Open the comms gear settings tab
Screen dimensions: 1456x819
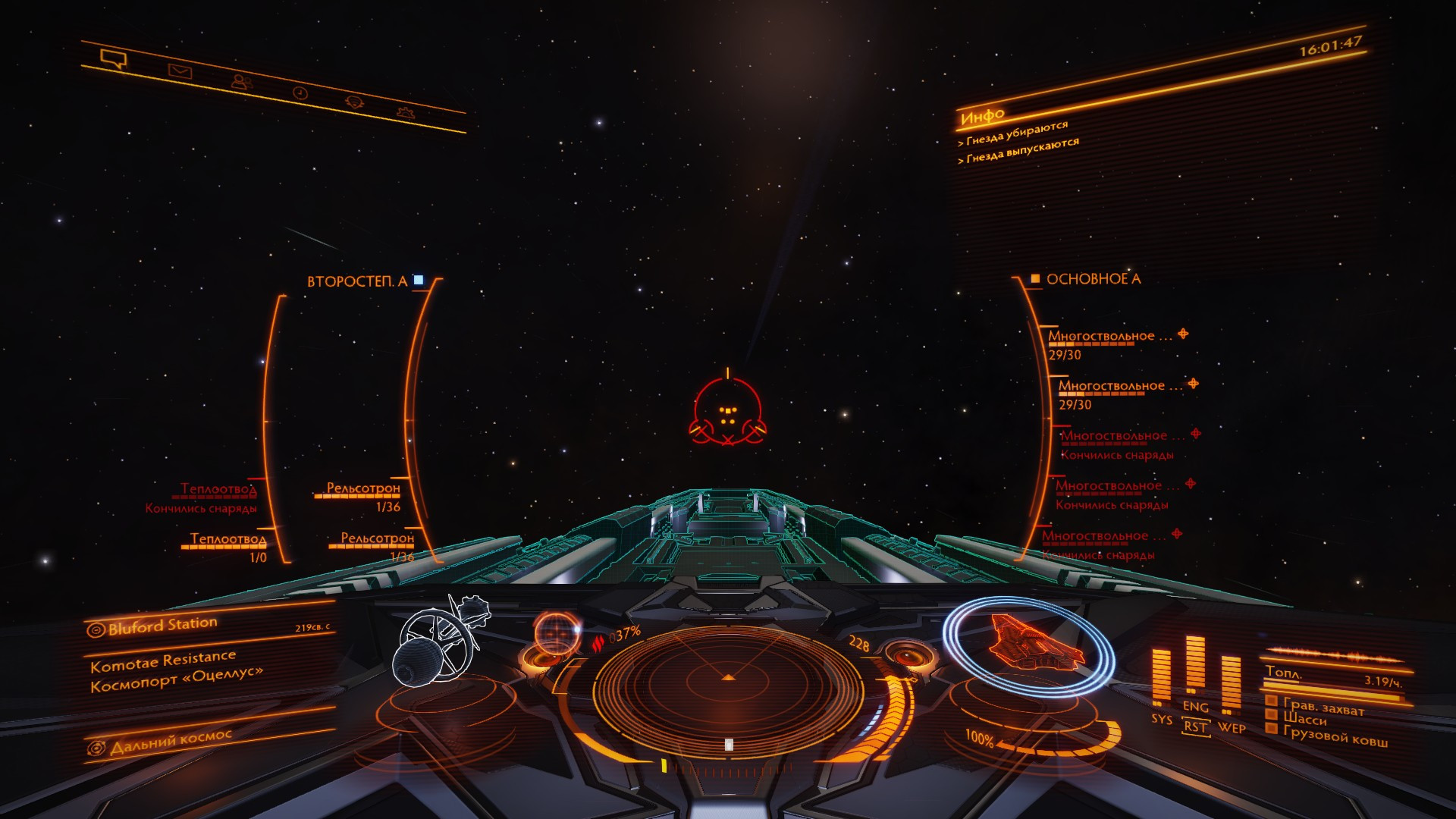406,113
